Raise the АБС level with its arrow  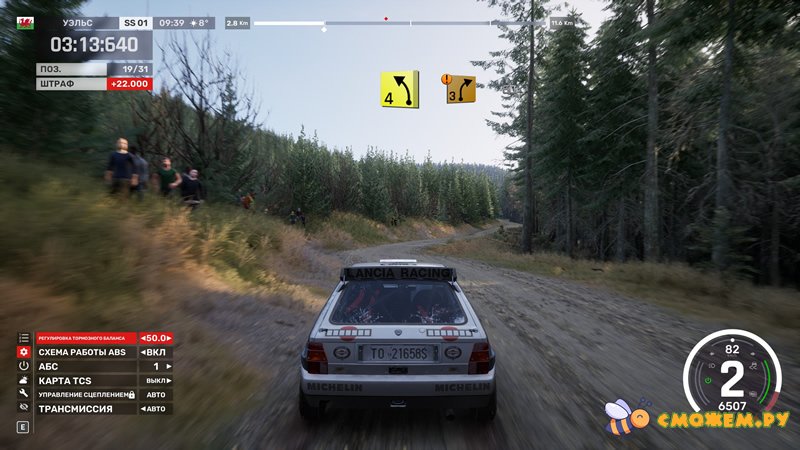170,367
